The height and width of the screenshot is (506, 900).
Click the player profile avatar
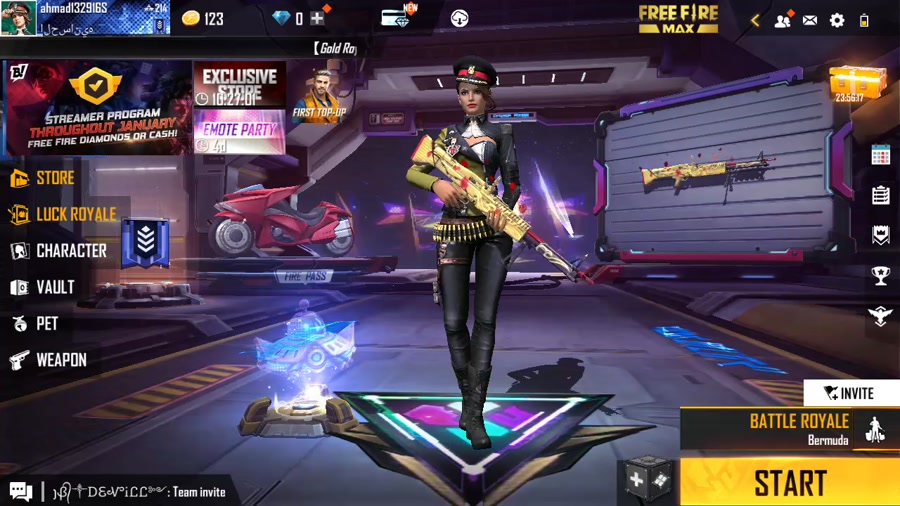[x=18, y=18]
